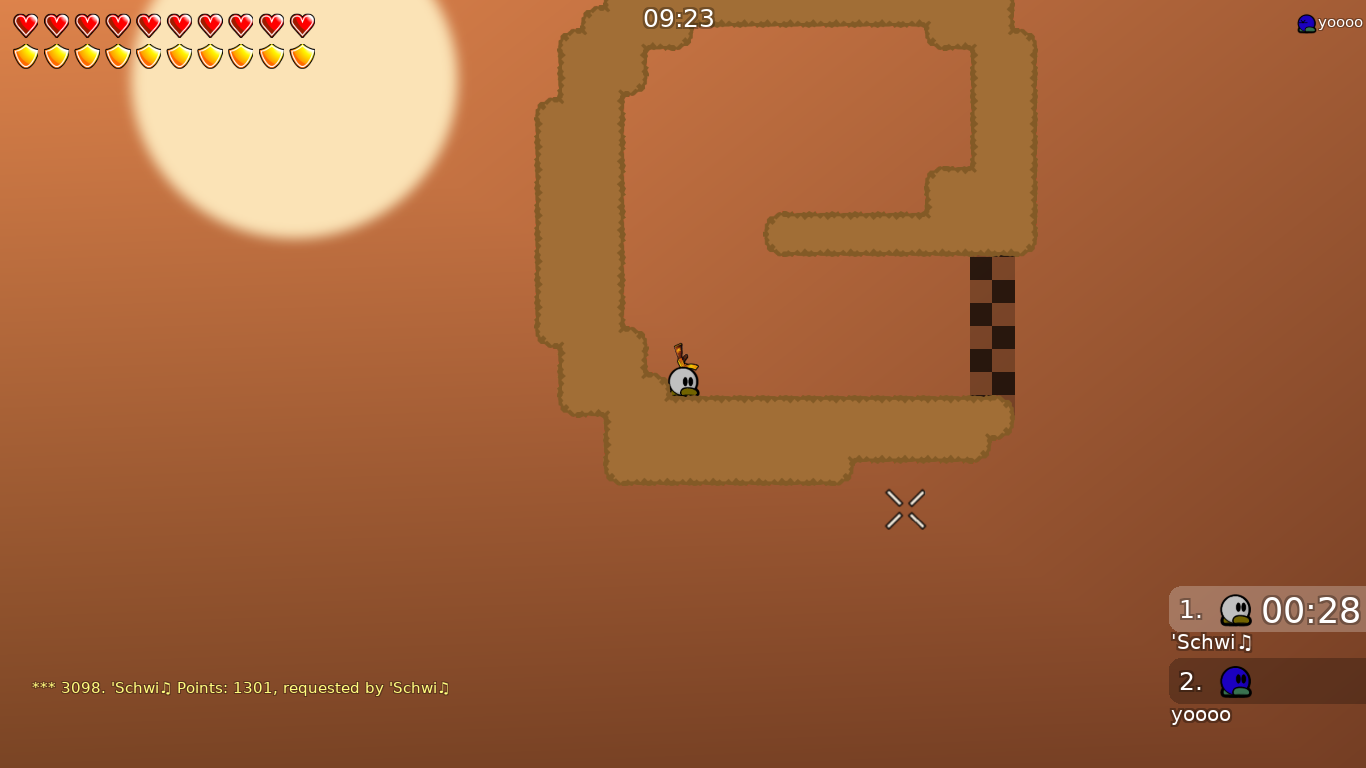Screen dimensions: 1366x768
Task: Click the rightmost armor shield icon
Action: coord(300,57)
